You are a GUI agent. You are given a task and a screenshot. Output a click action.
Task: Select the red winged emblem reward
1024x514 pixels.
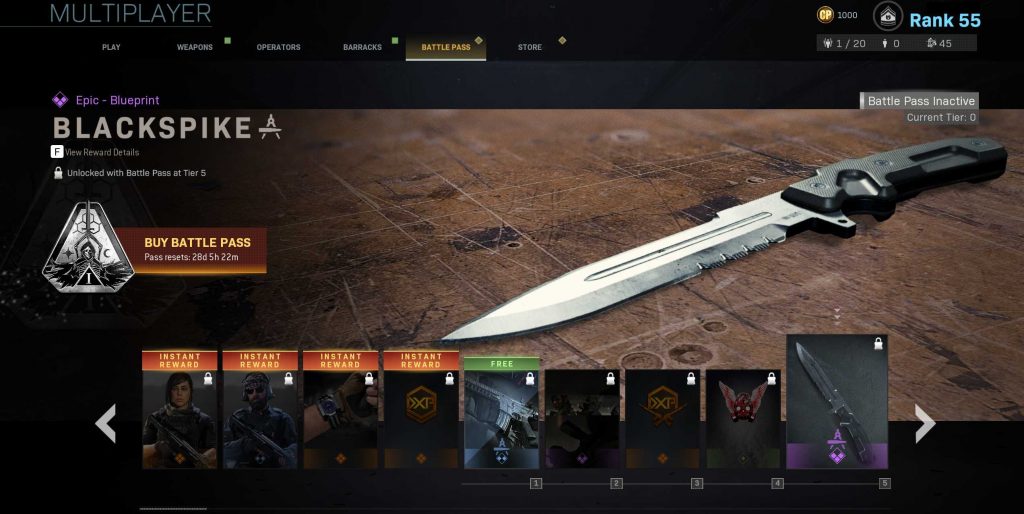click(x=743, y=418)
